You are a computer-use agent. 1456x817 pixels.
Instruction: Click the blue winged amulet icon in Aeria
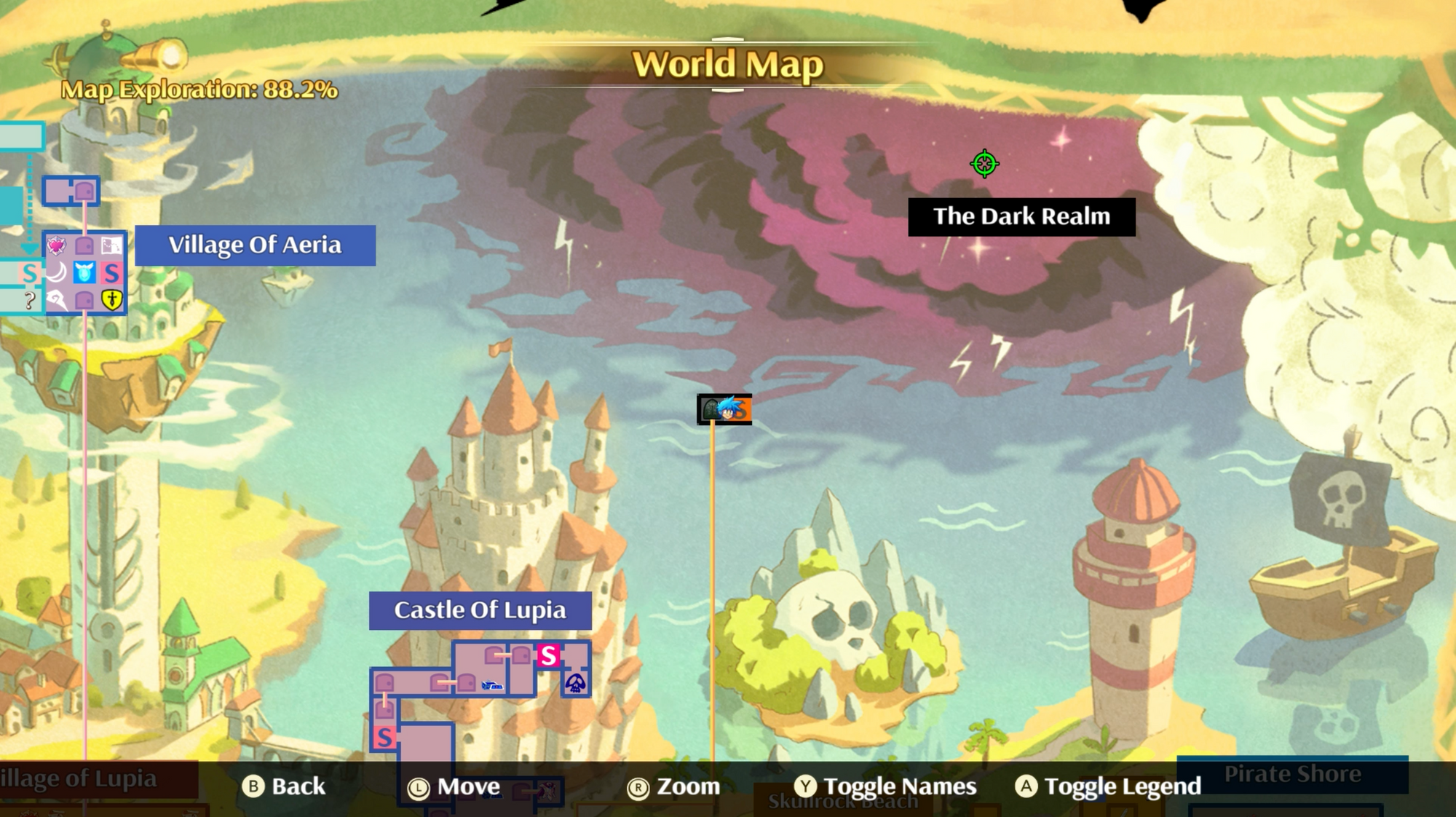(84, 273)
